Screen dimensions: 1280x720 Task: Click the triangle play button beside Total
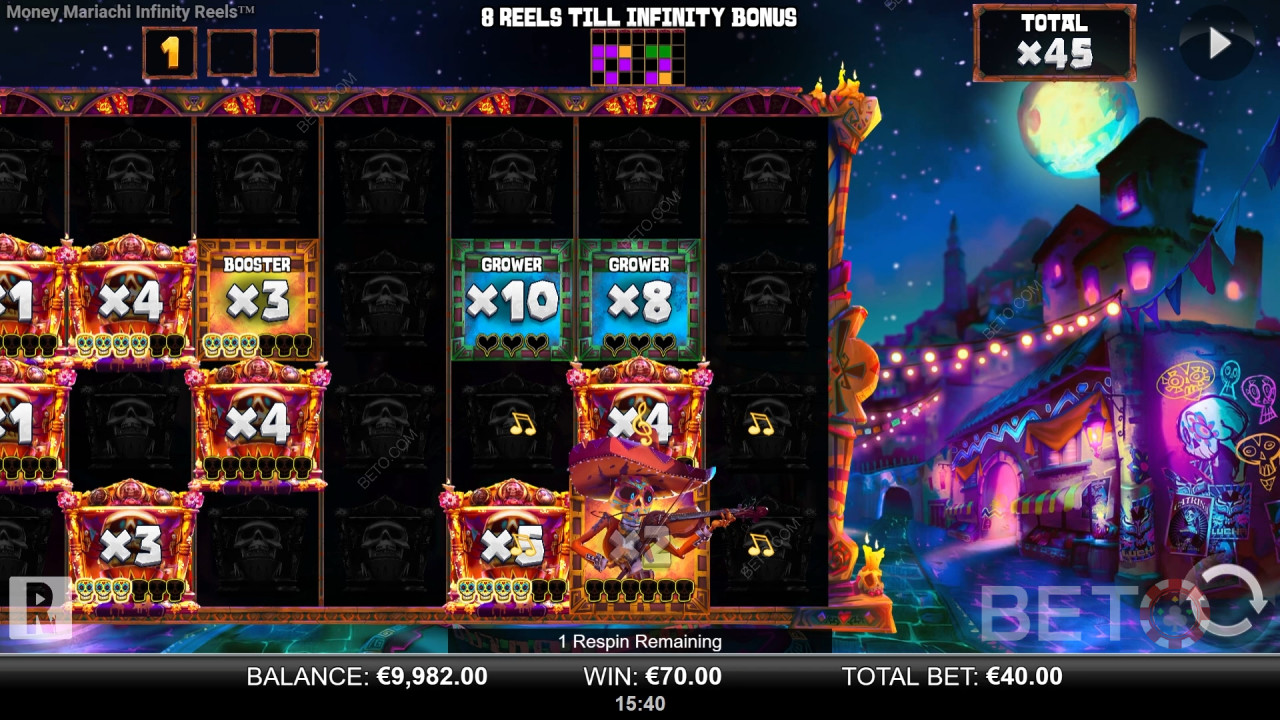[1218, 43]
